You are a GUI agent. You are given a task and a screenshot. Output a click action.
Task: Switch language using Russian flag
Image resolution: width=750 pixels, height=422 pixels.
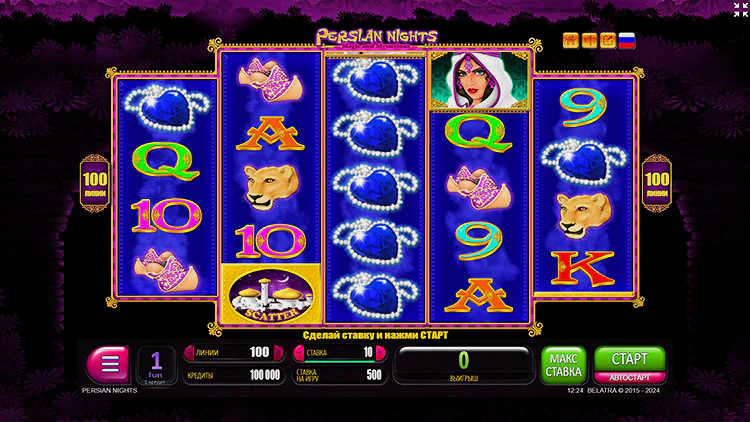[x=627, y=41]
